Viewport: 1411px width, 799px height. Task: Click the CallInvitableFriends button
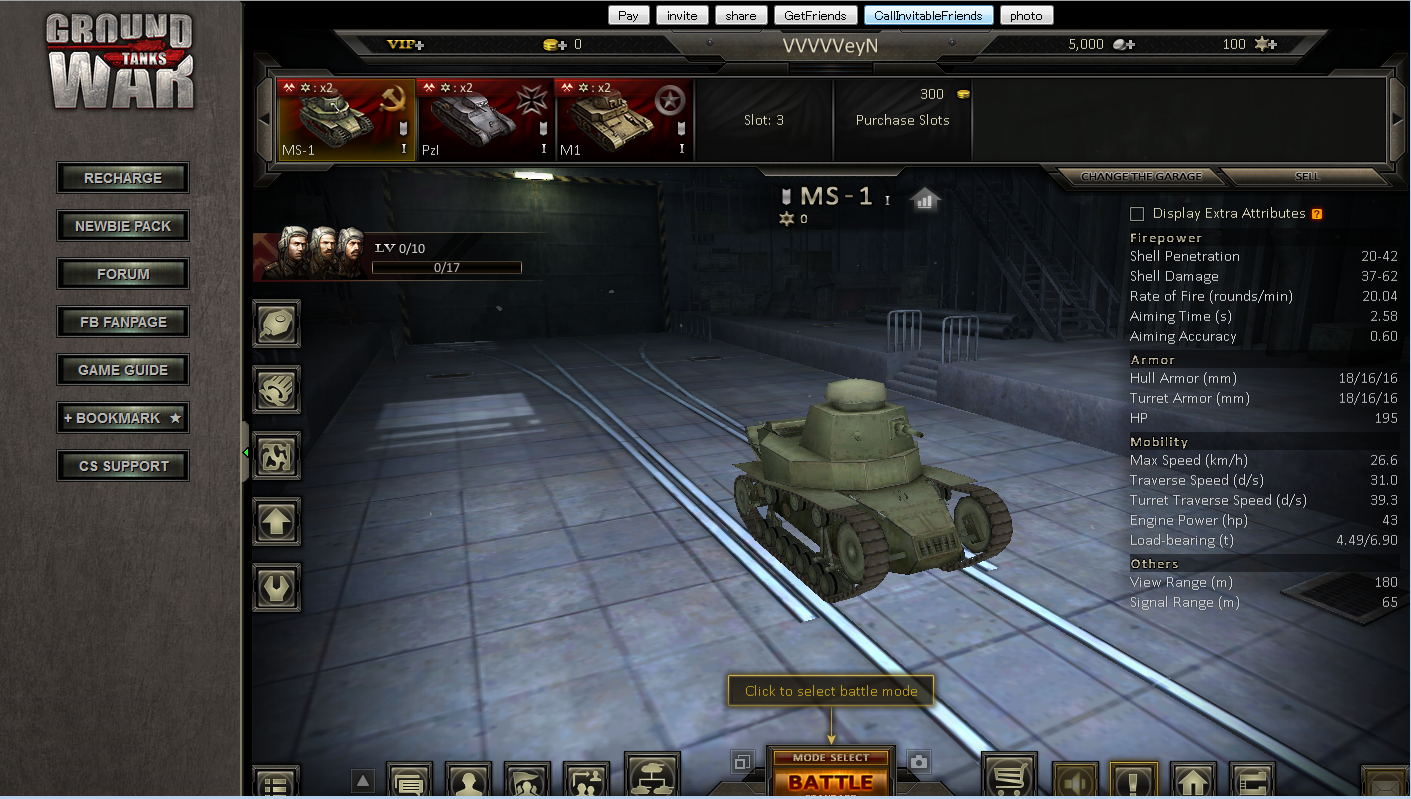click(929, 15)
